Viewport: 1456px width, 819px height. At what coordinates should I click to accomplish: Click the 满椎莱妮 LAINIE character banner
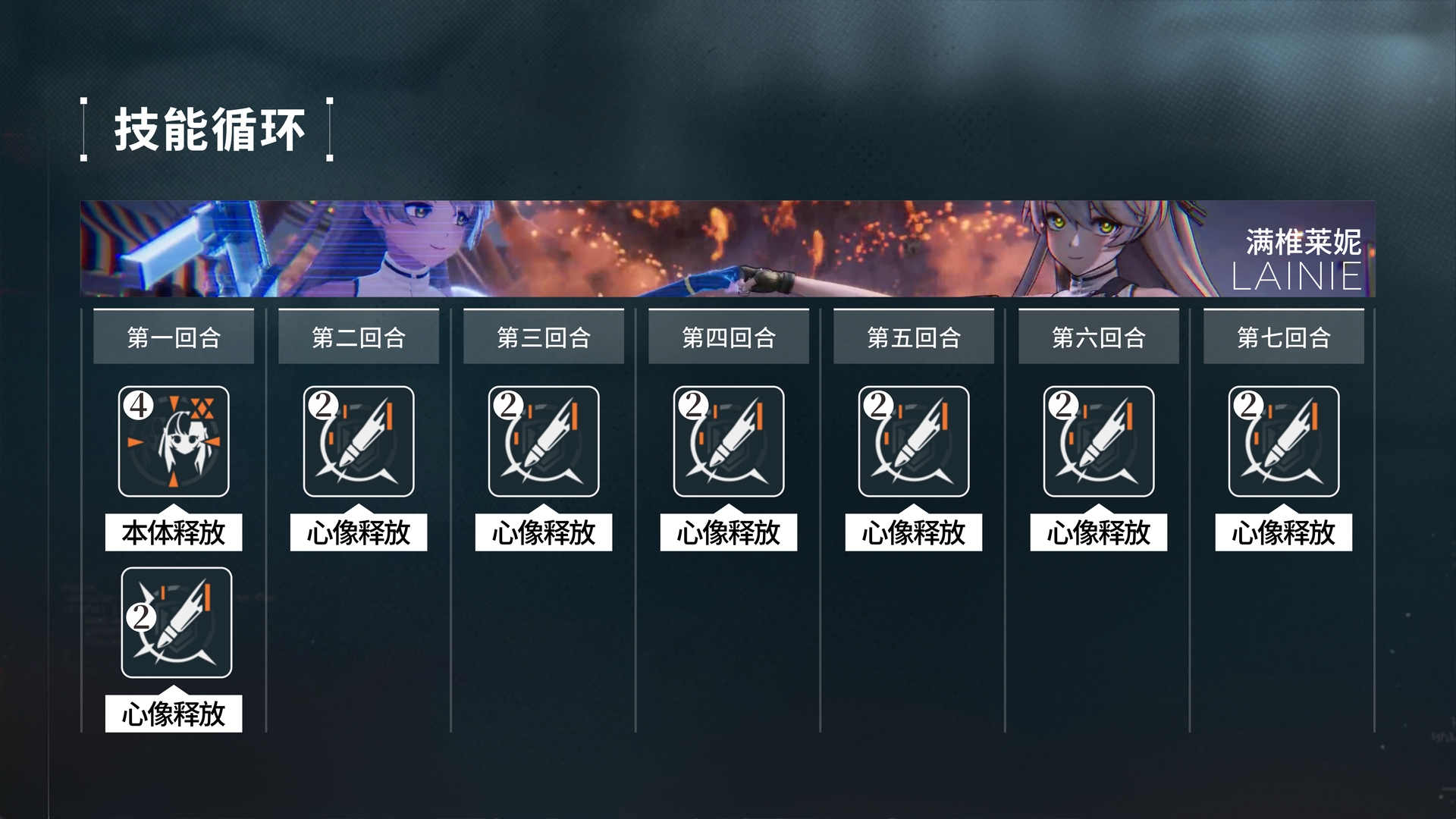click(728, 249)
